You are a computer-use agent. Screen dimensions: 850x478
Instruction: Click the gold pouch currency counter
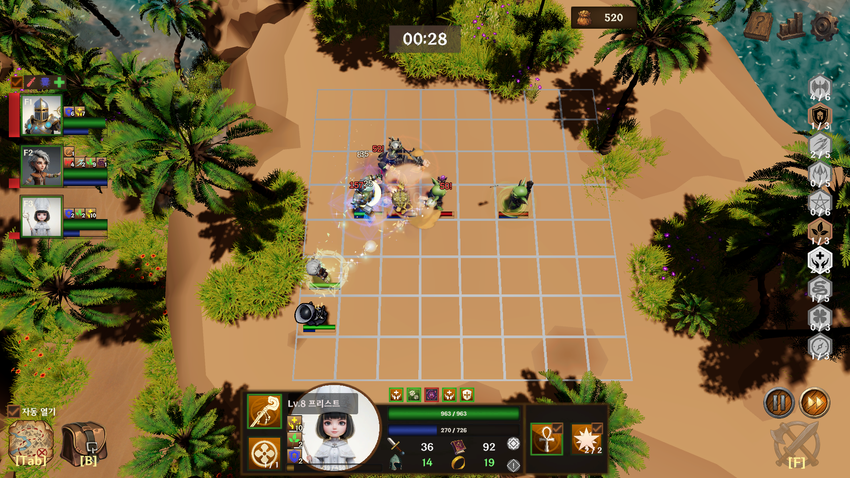pos(603,17)
